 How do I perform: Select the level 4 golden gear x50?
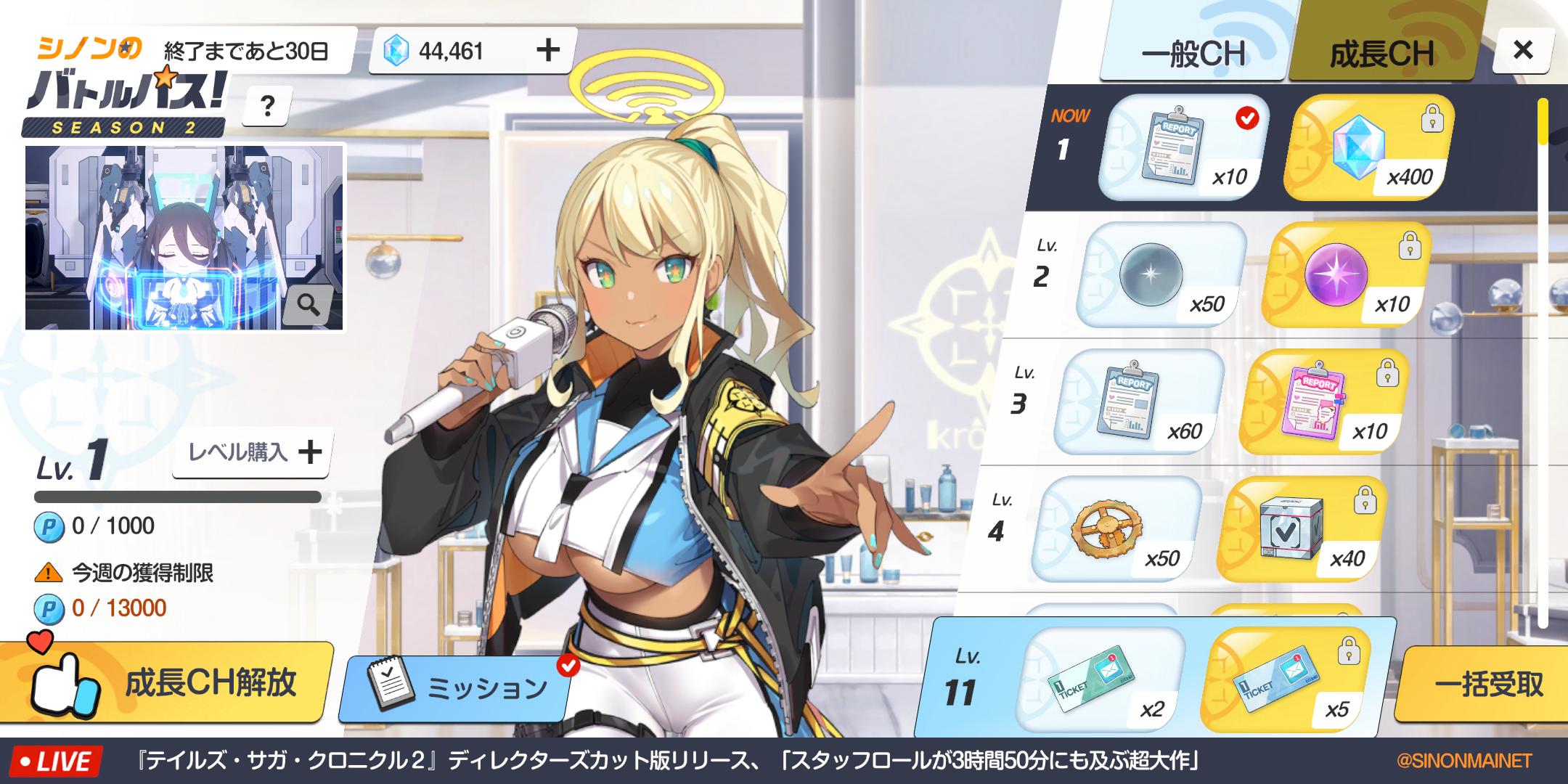(1115, 529)
